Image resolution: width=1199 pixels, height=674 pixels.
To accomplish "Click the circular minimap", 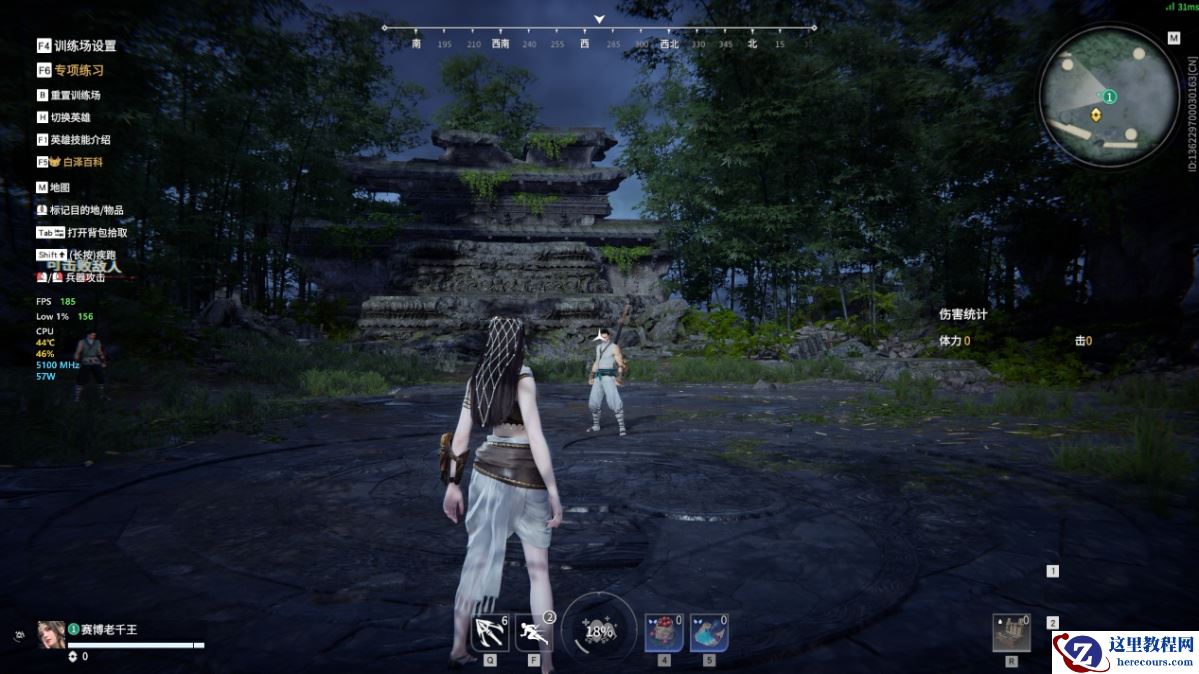I will pos(1108,96).
